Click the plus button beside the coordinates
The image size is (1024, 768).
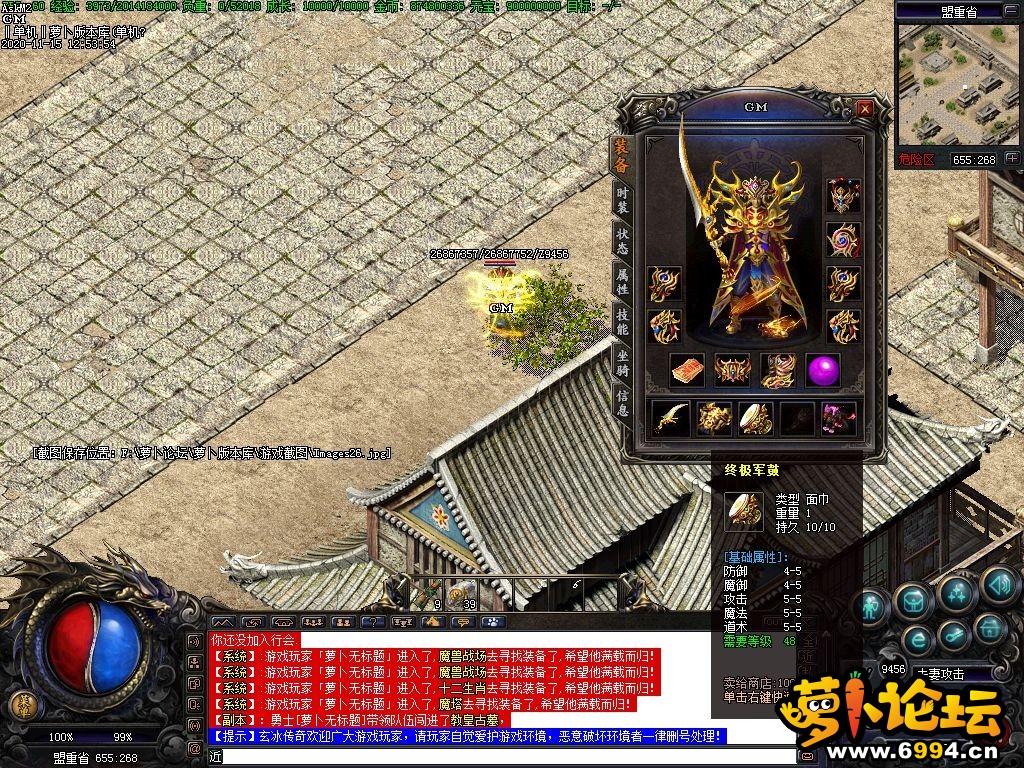[x=1012, y=159]
